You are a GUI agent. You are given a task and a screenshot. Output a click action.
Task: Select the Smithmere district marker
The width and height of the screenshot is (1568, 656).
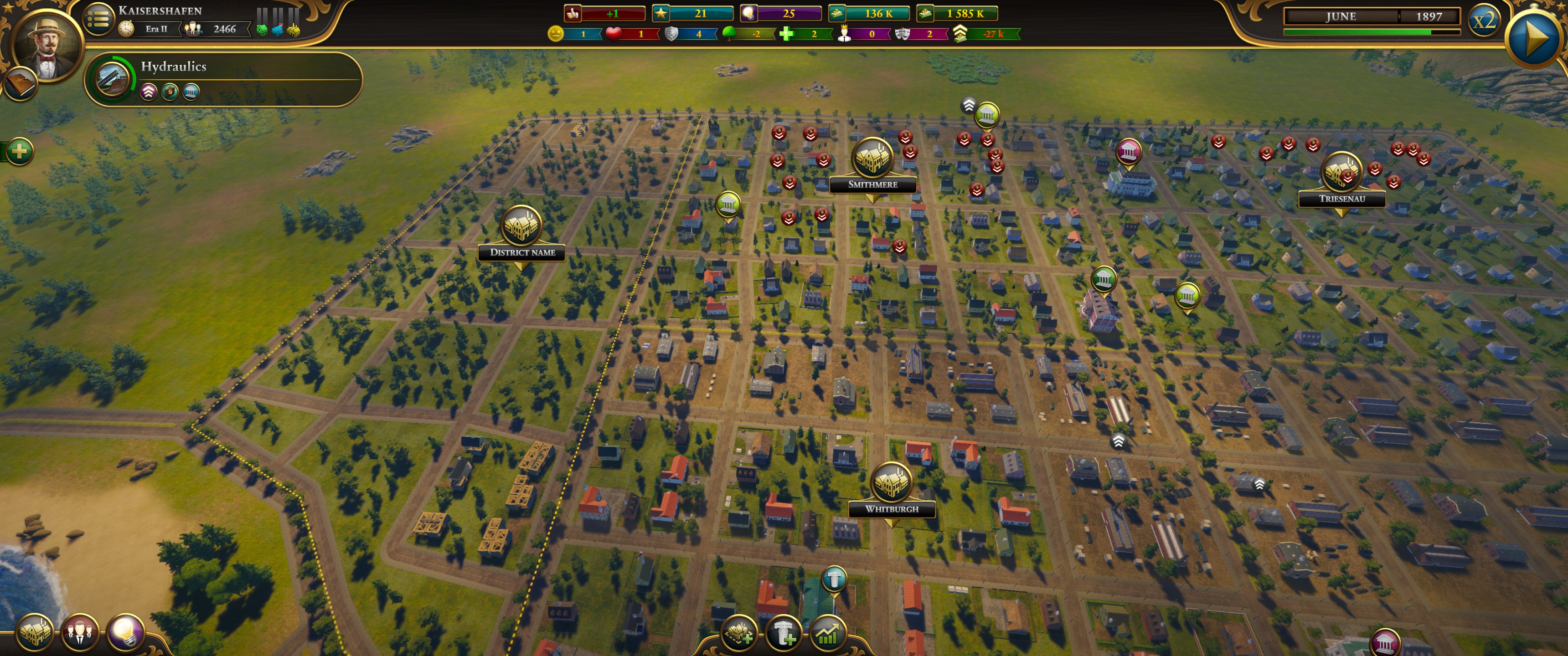click(x=872, y=158)
